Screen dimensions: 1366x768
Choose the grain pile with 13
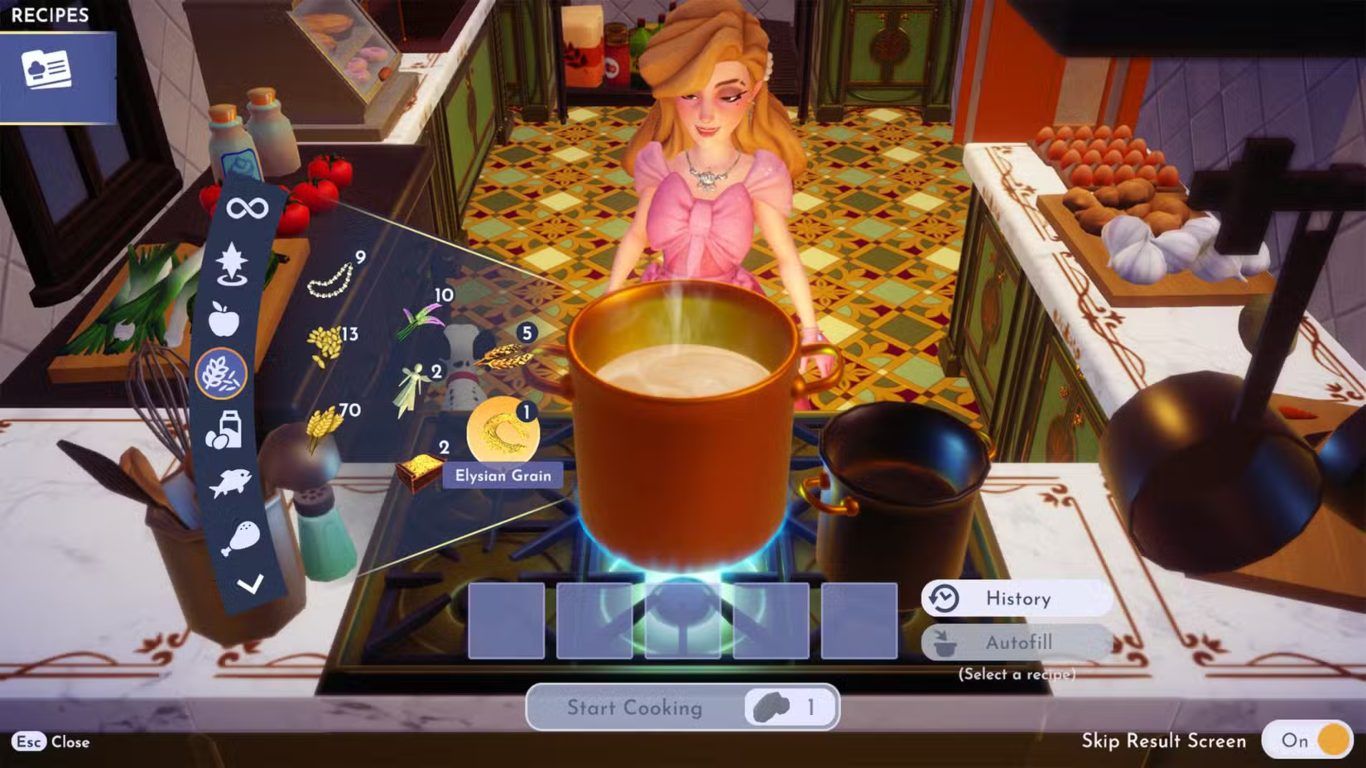(324, 345)
